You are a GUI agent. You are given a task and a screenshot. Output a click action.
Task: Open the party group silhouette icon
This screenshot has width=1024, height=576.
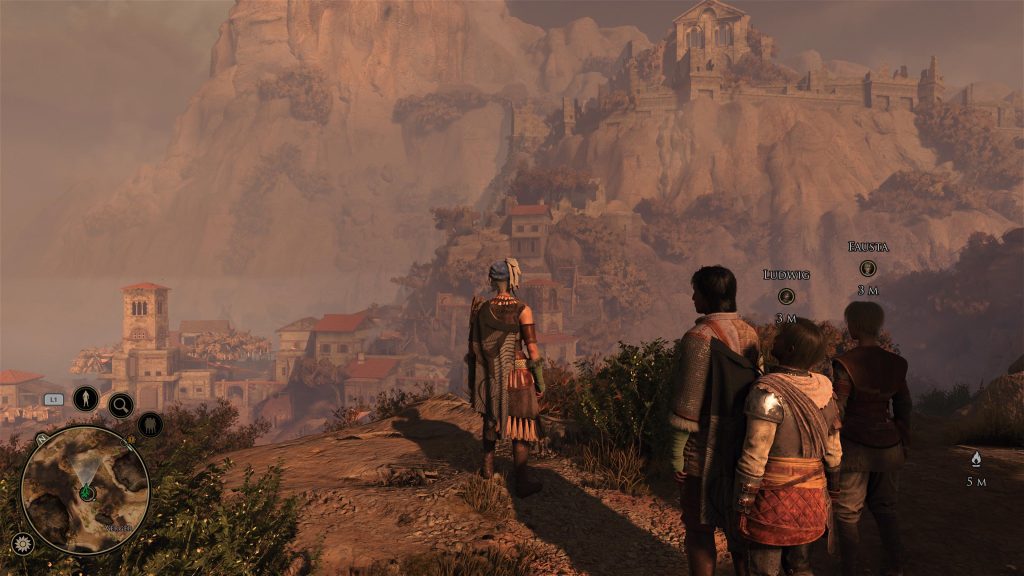pos(150,424)
